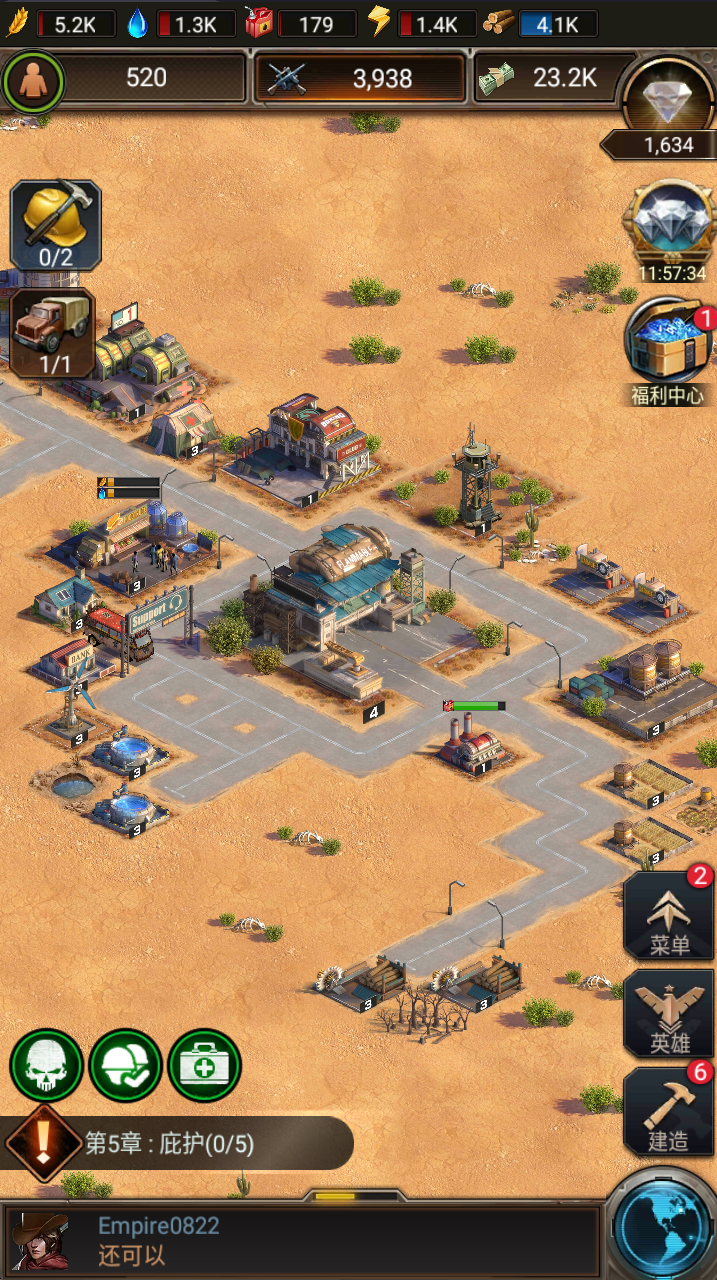The height and width of the screenshot is (1280, 717).
Task: Open the builder queue hard hat icon
Action: point(56,225)
